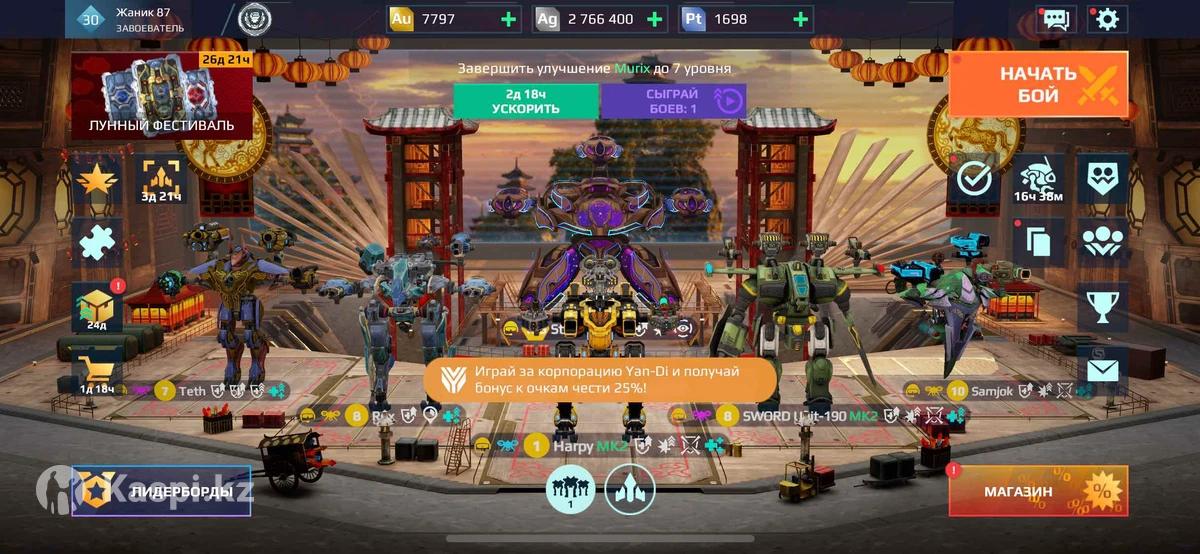The width and height of the screenshot is (1200, 554).
Task: Open the Лидерборды leaderboards
Action: 161,491
